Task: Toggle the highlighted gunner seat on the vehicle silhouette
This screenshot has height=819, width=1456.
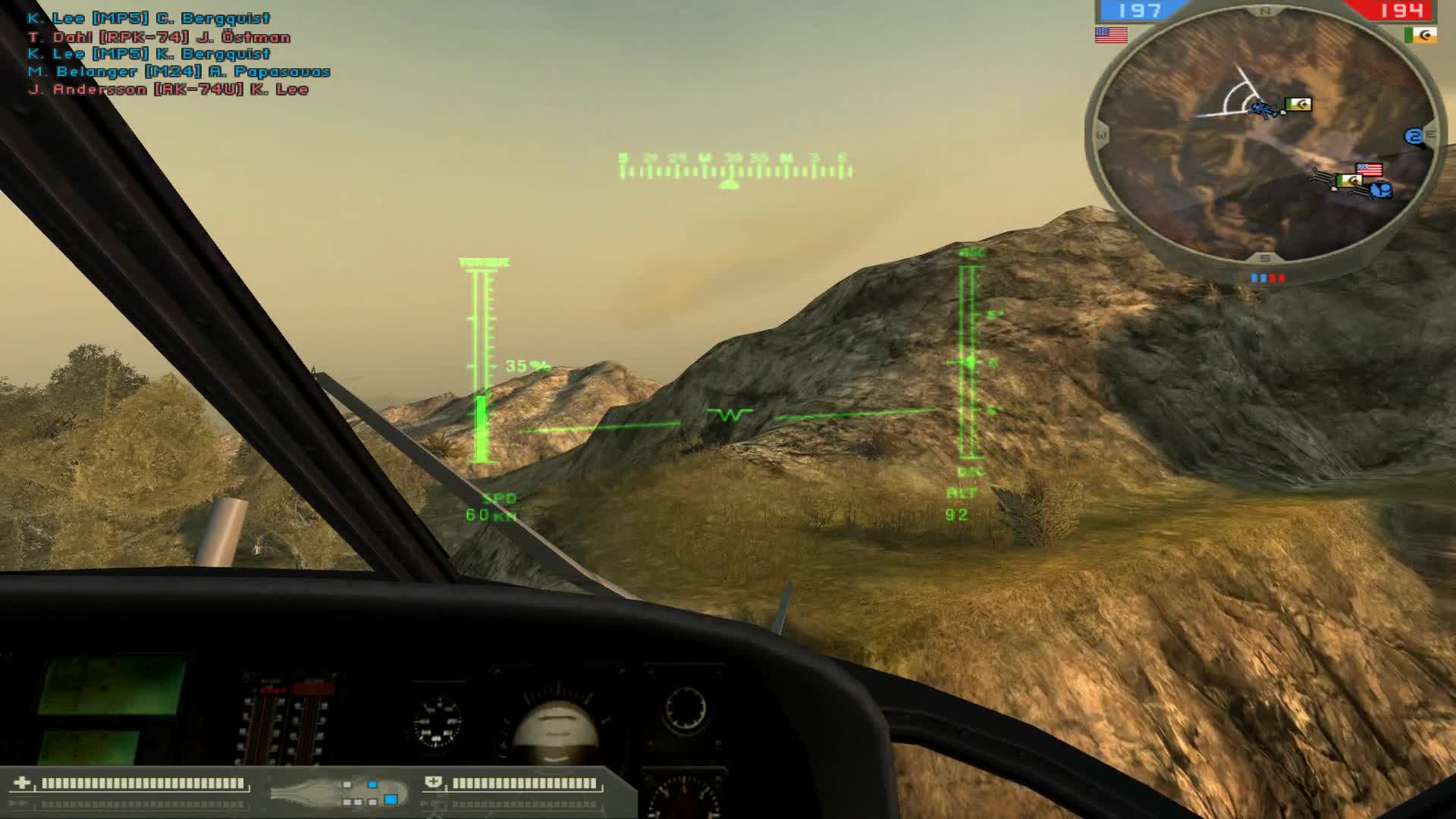Action: (391, 799)
